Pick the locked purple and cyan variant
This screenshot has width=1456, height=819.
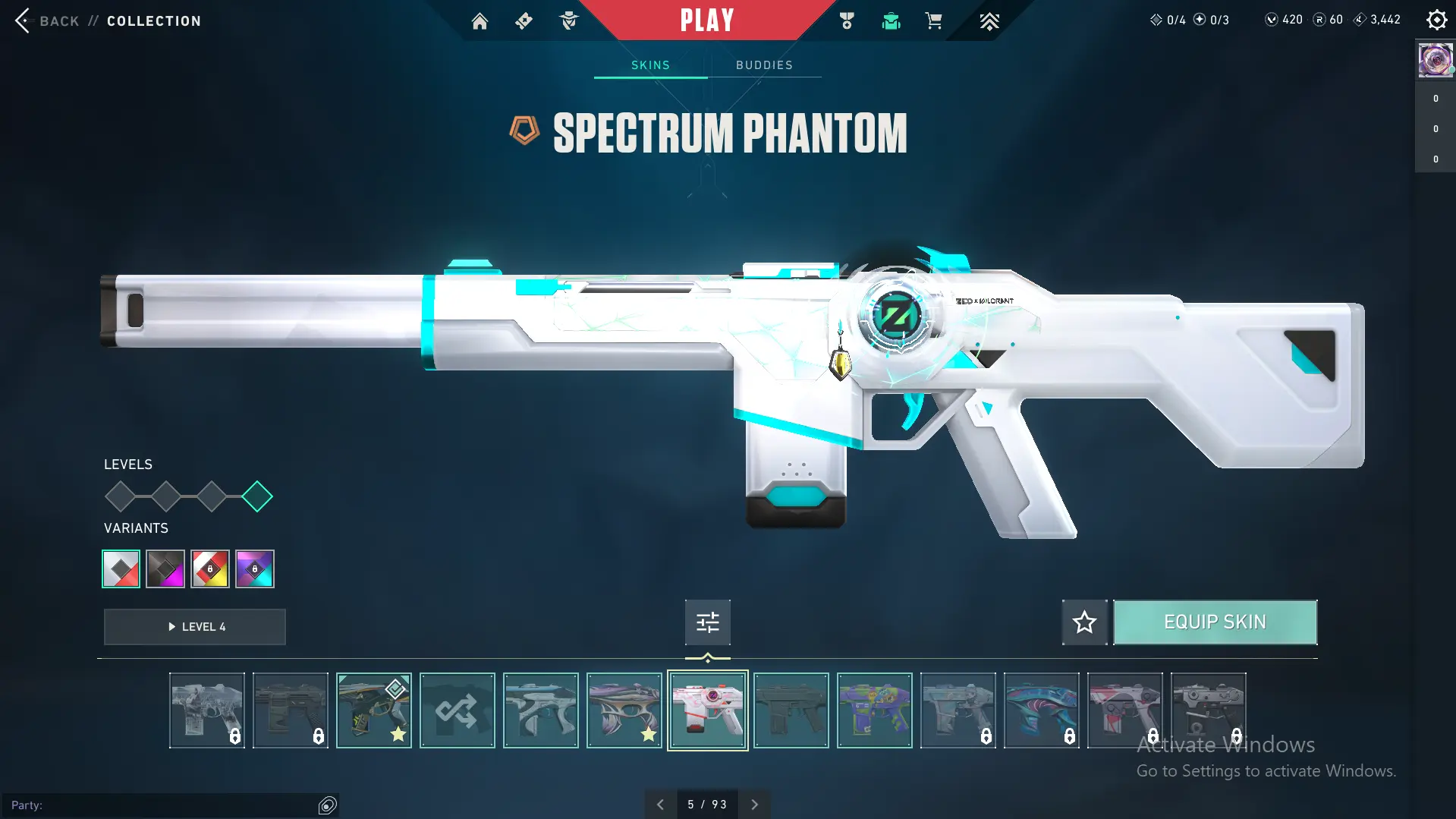point(255,569)
